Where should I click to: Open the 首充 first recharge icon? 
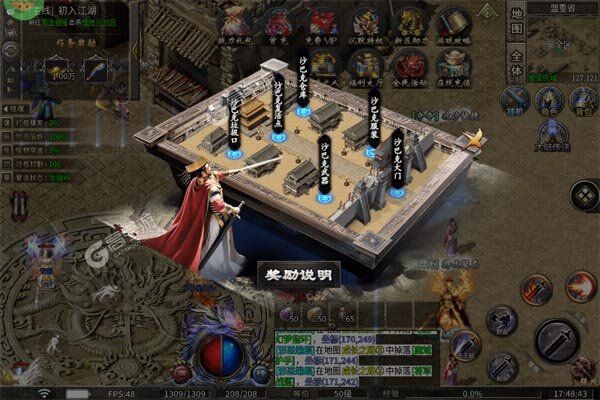[278, 23]
